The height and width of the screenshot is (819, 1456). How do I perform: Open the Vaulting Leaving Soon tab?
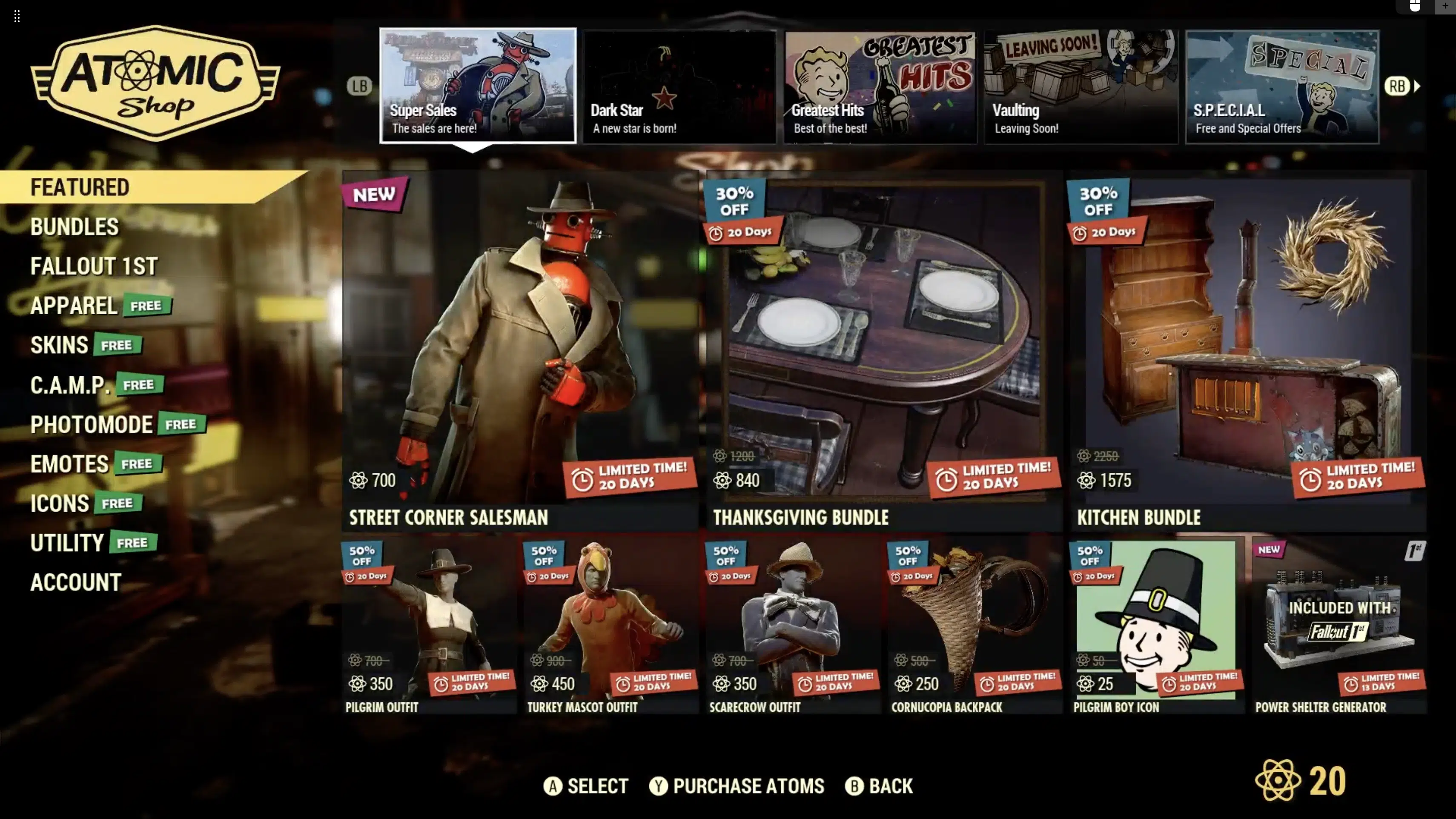coord(1081,86)
